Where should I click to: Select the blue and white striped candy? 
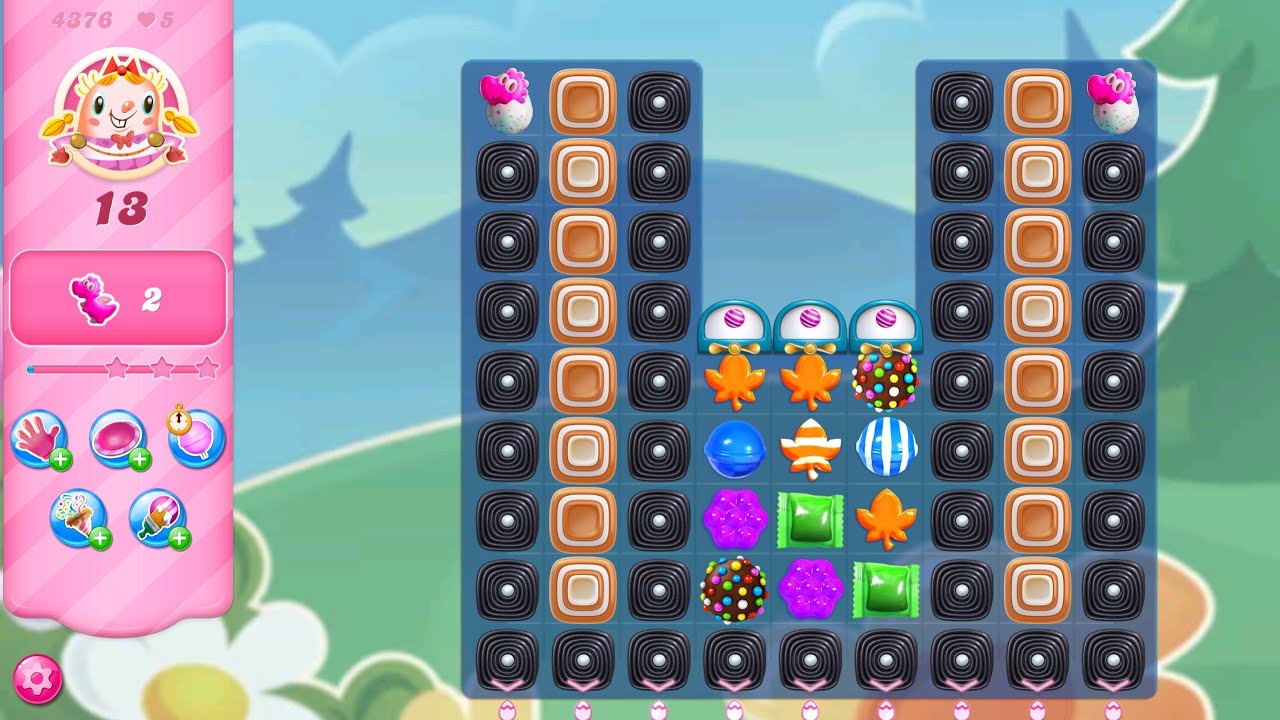[884, 450]
